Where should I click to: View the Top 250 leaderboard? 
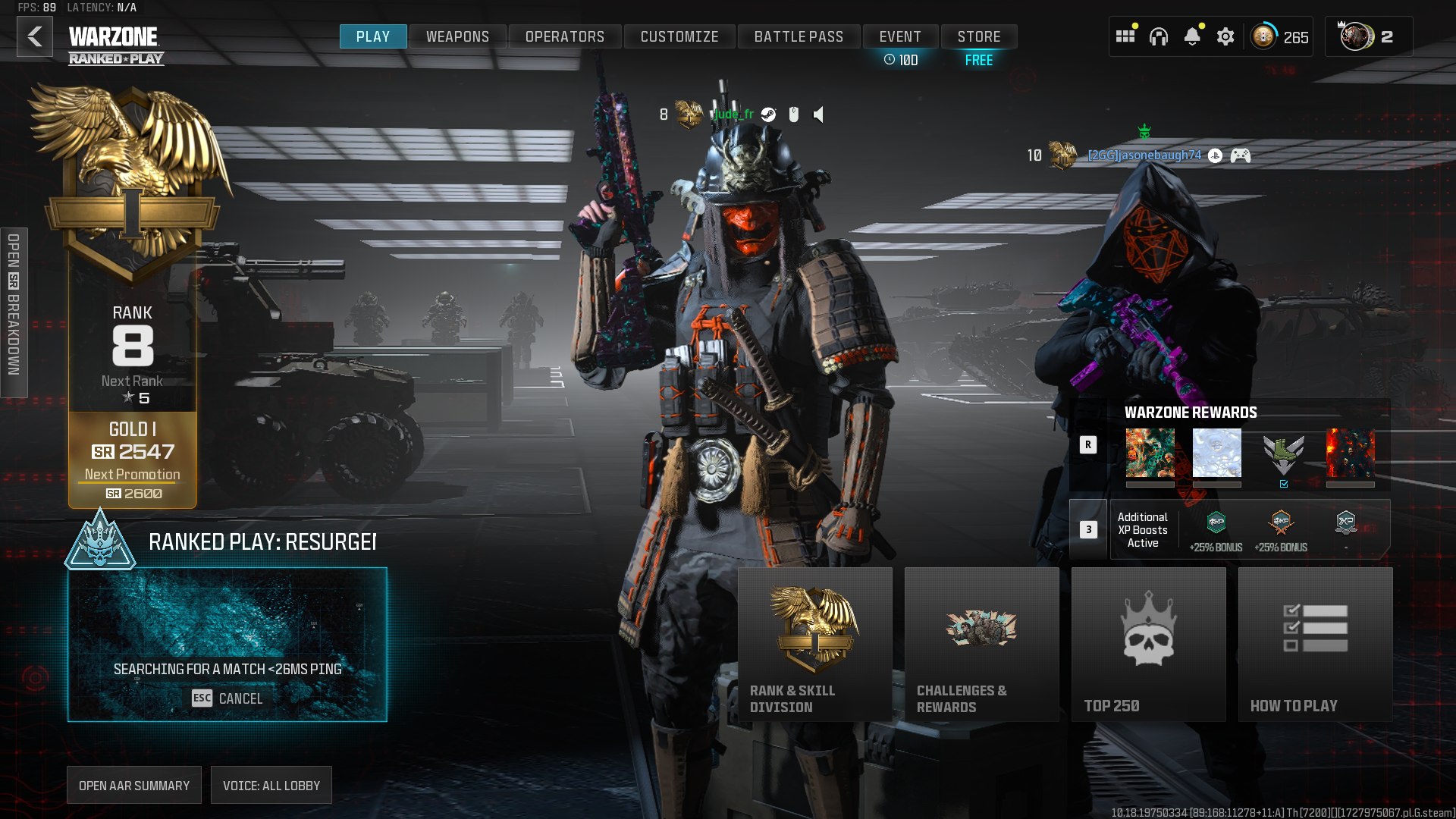click(1149, 644)
